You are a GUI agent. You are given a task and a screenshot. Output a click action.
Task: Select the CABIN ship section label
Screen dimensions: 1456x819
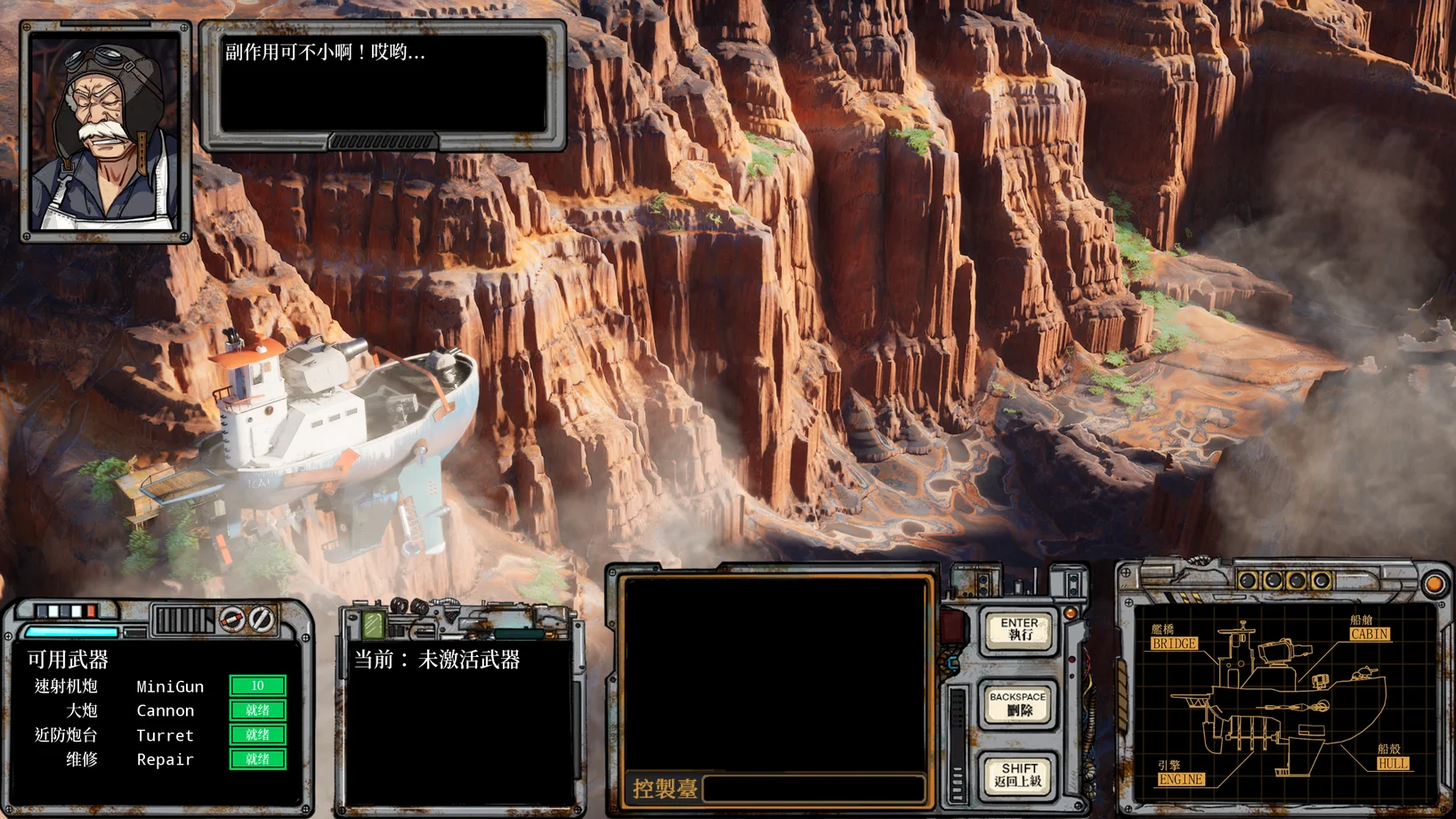tap(1369, 634)
